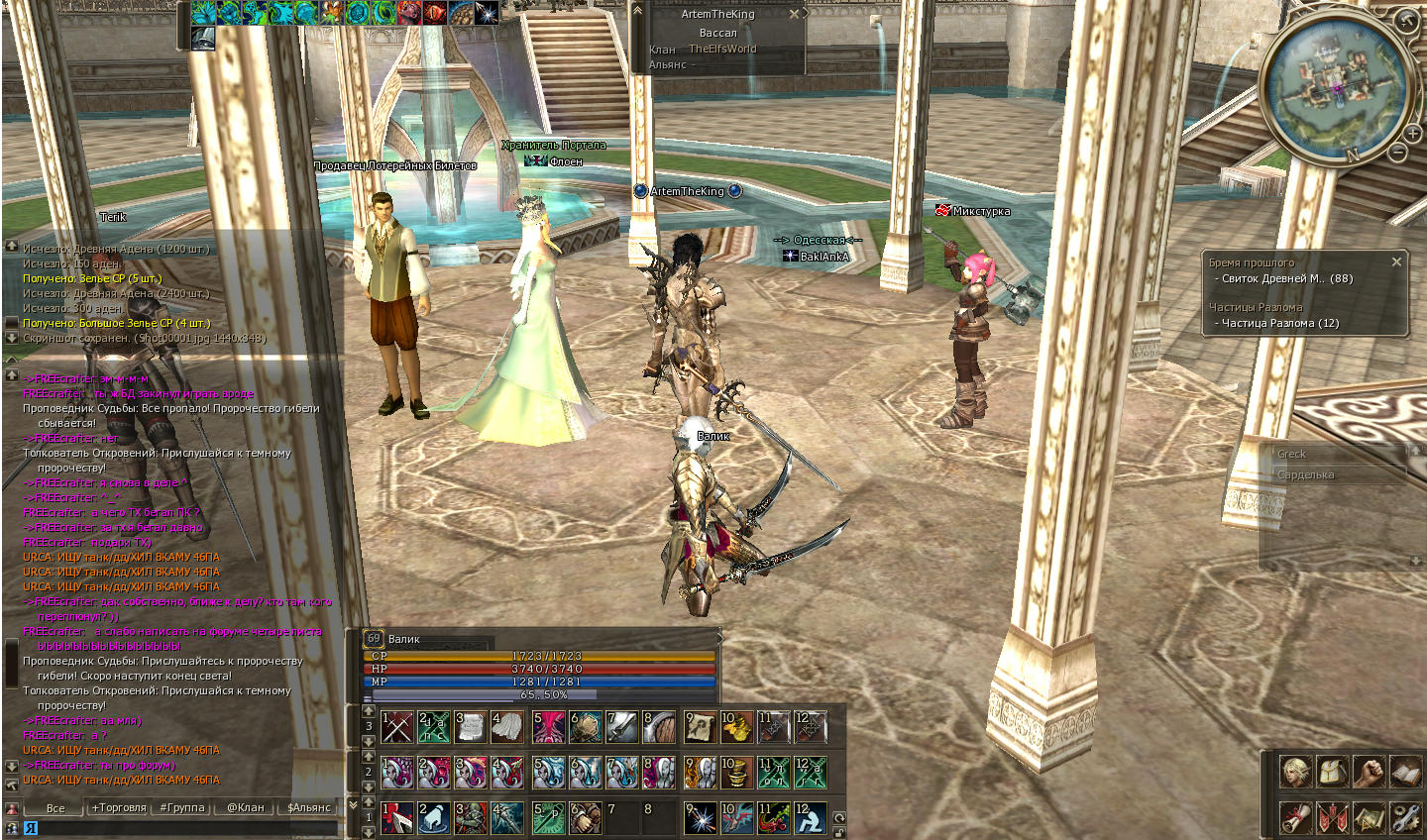Open the character status window
The image size is (1427, 840).
coord(1295,772)
